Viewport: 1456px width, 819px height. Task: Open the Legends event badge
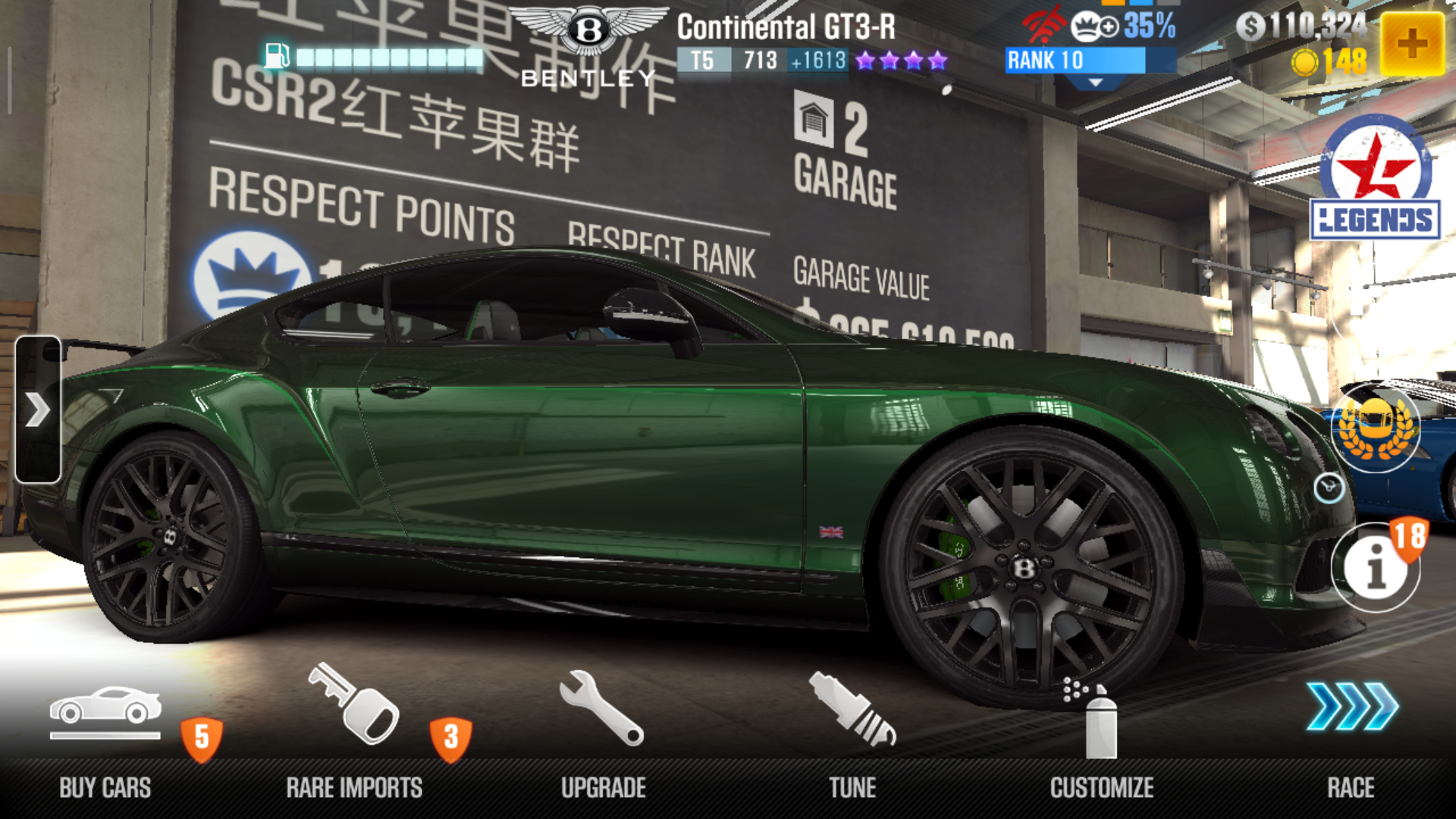(x=1375, y=179)
